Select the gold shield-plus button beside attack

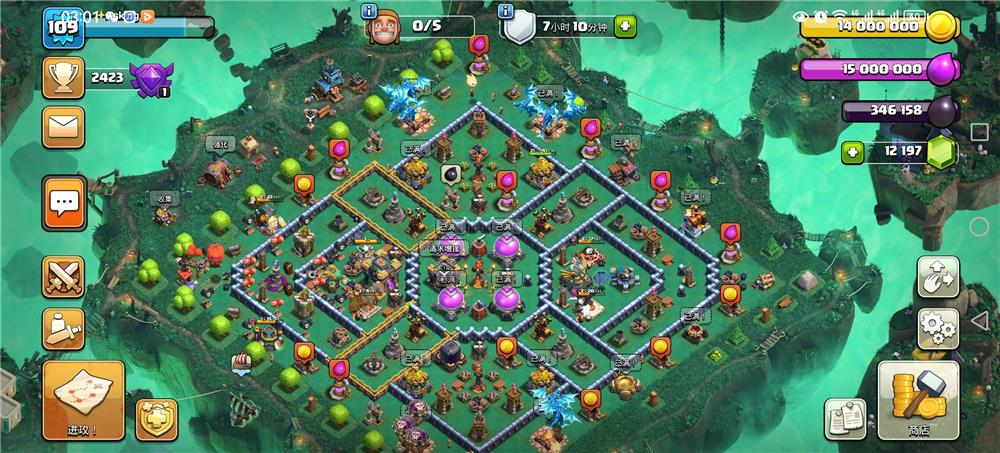click(157, 419)
